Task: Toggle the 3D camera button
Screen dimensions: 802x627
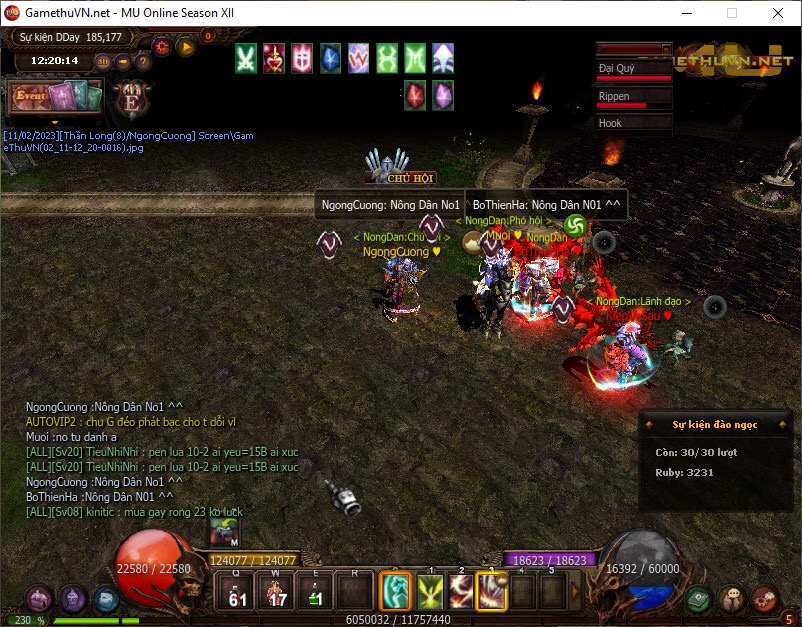Action: [x=103, y=61]
